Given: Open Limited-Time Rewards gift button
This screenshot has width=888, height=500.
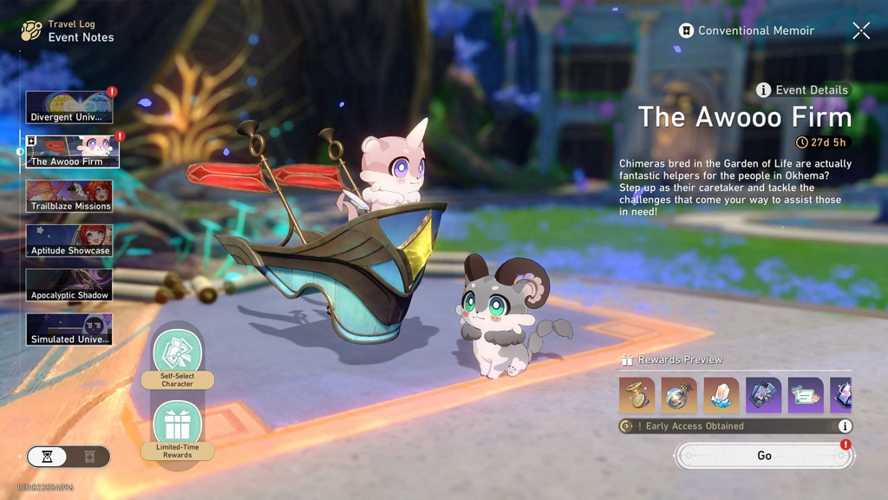Looking at the screenshot, I should point(177,428).
